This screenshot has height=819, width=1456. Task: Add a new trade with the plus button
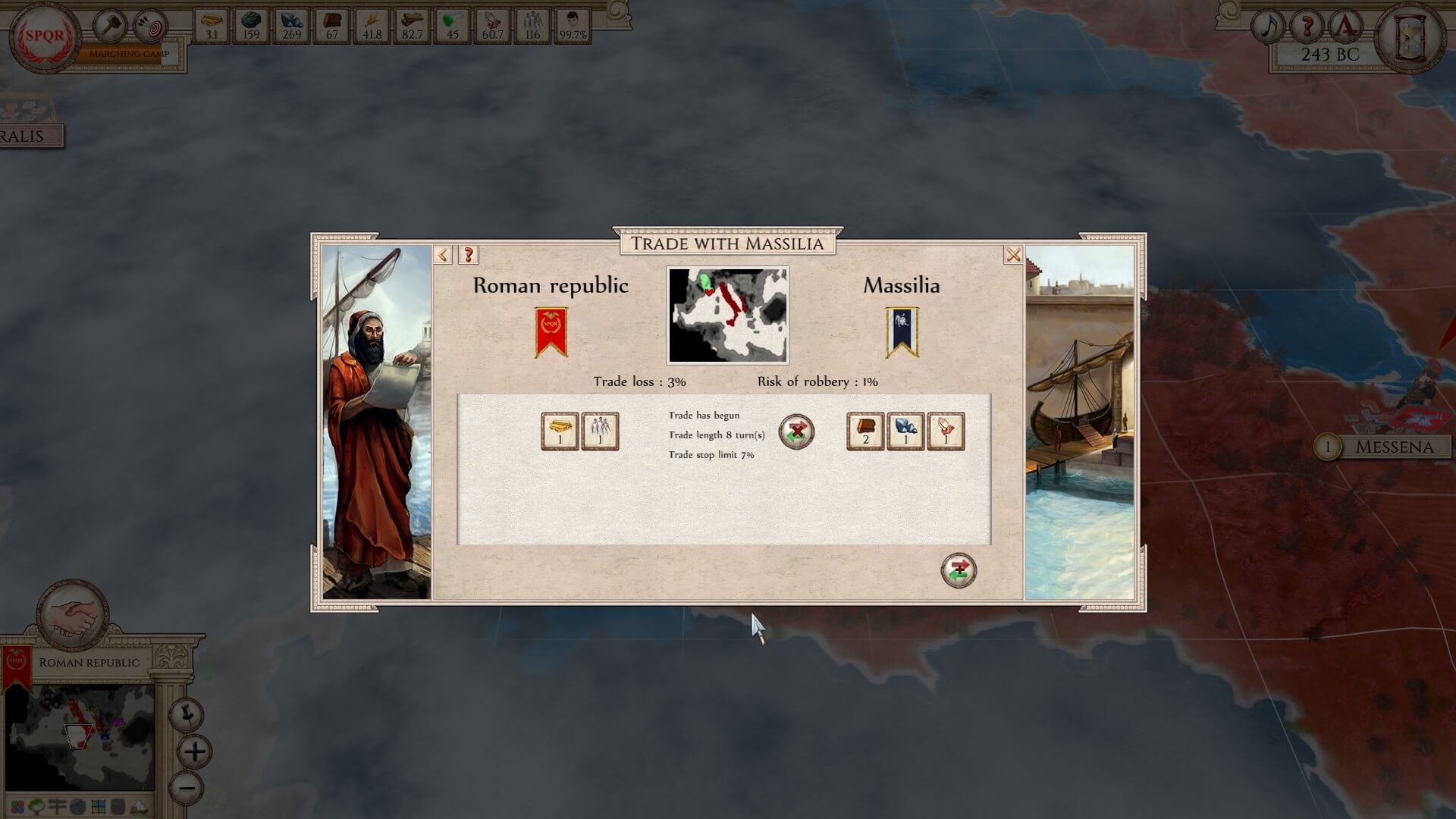(959, 570)
